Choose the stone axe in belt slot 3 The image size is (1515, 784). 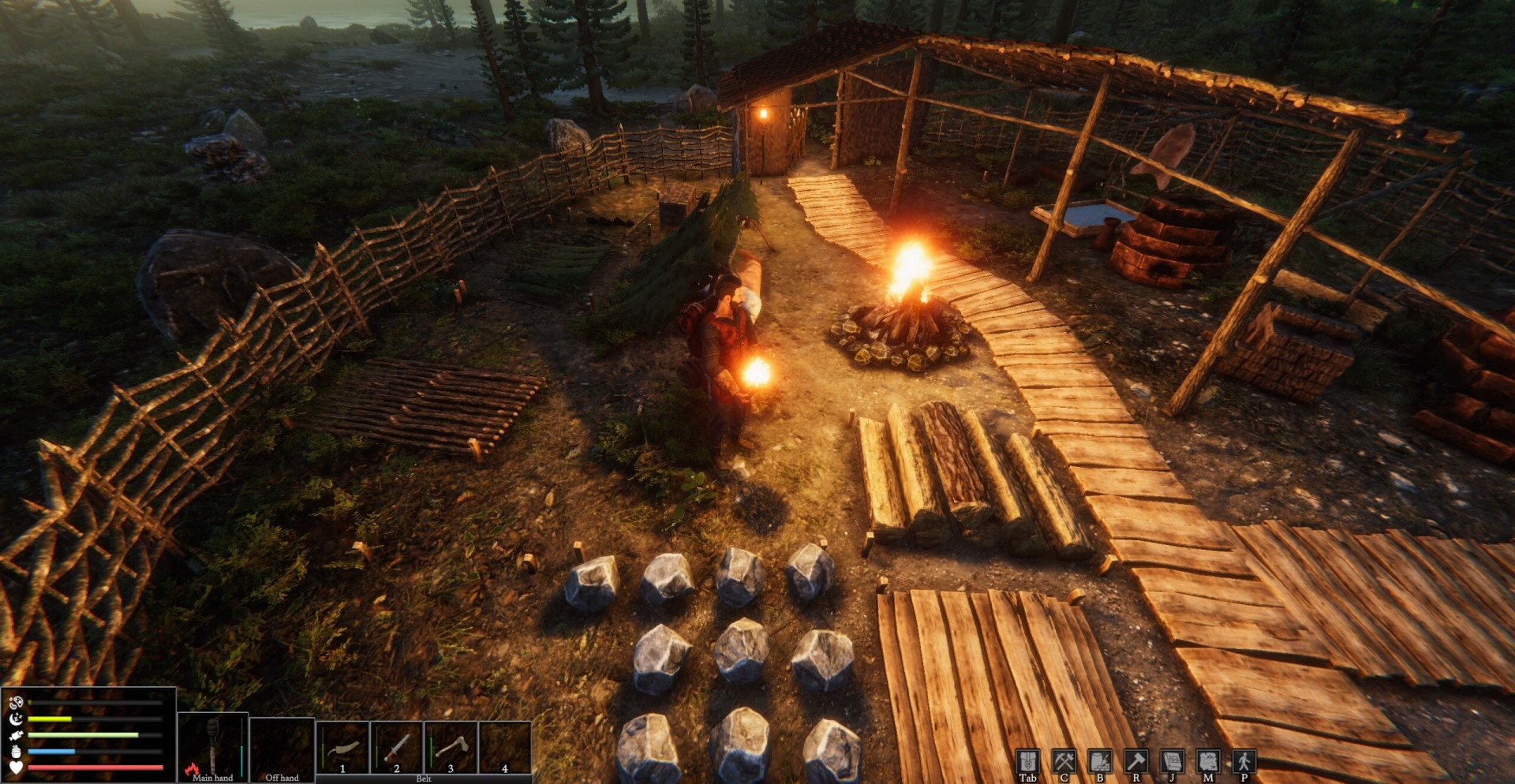click(451, 747)
